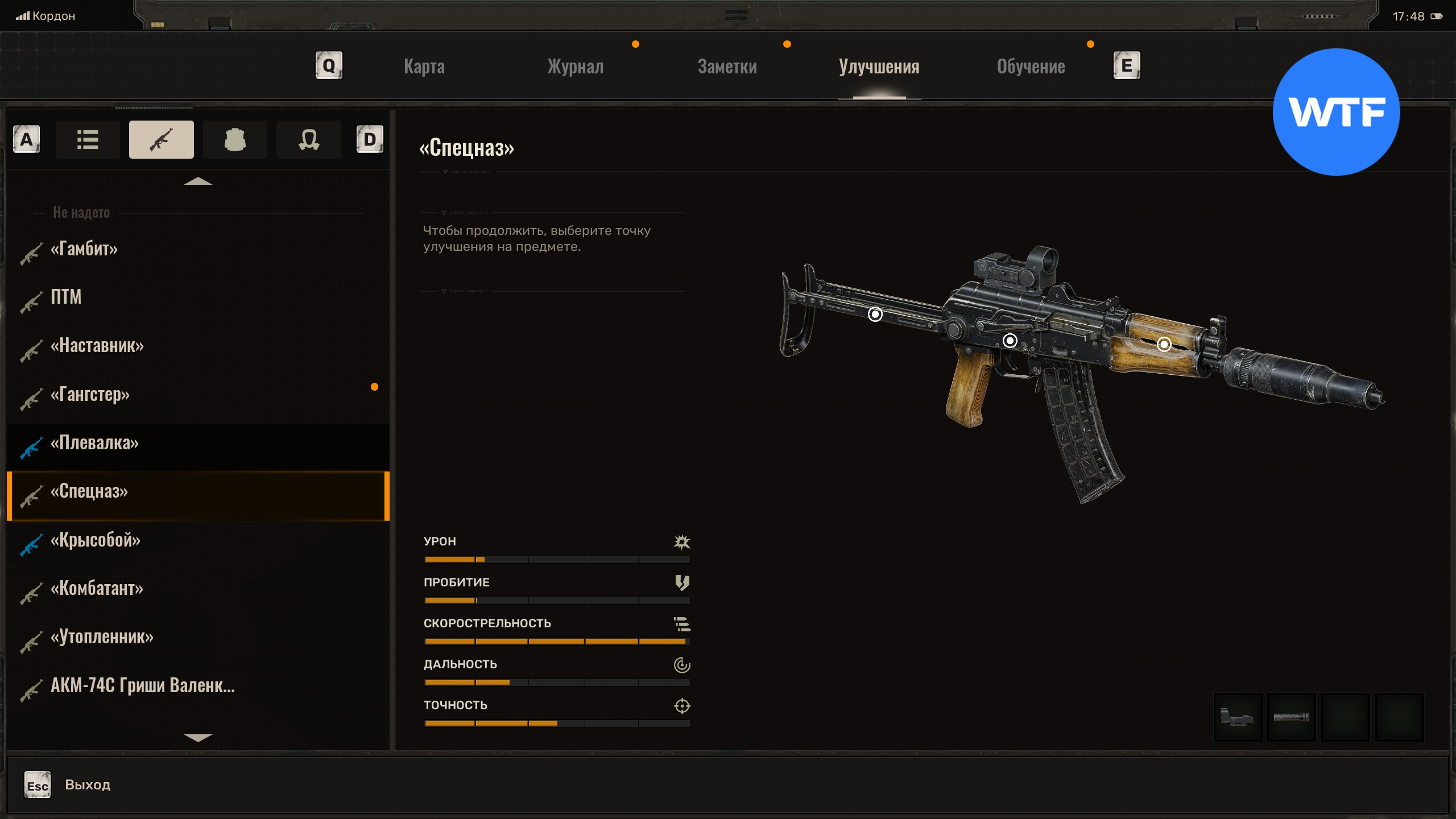Open the «Утопленник» weapon entry

pos(102,637)
